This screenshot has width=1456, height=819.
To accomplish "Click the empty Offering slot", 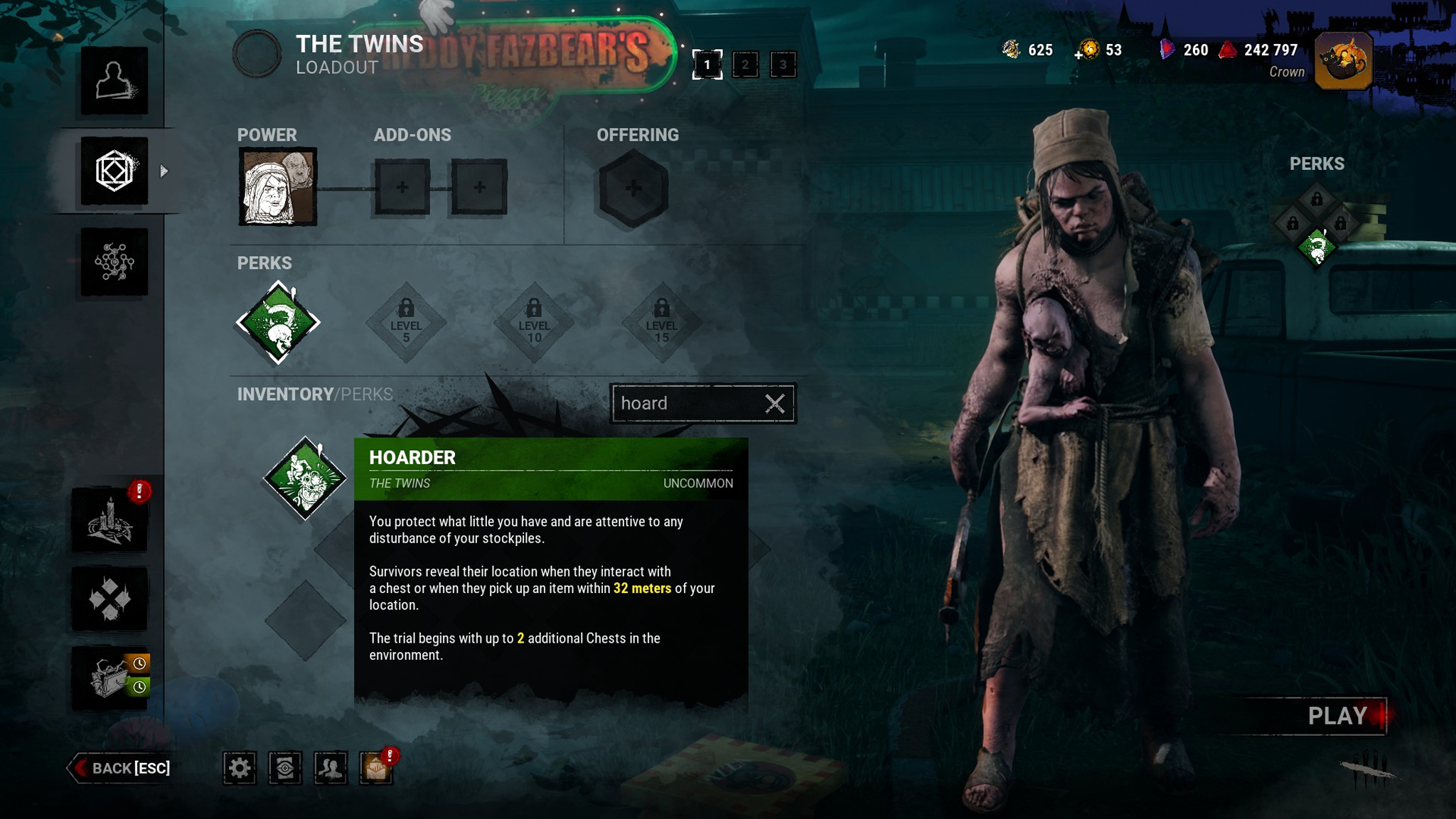I will (x=633, y=186).
